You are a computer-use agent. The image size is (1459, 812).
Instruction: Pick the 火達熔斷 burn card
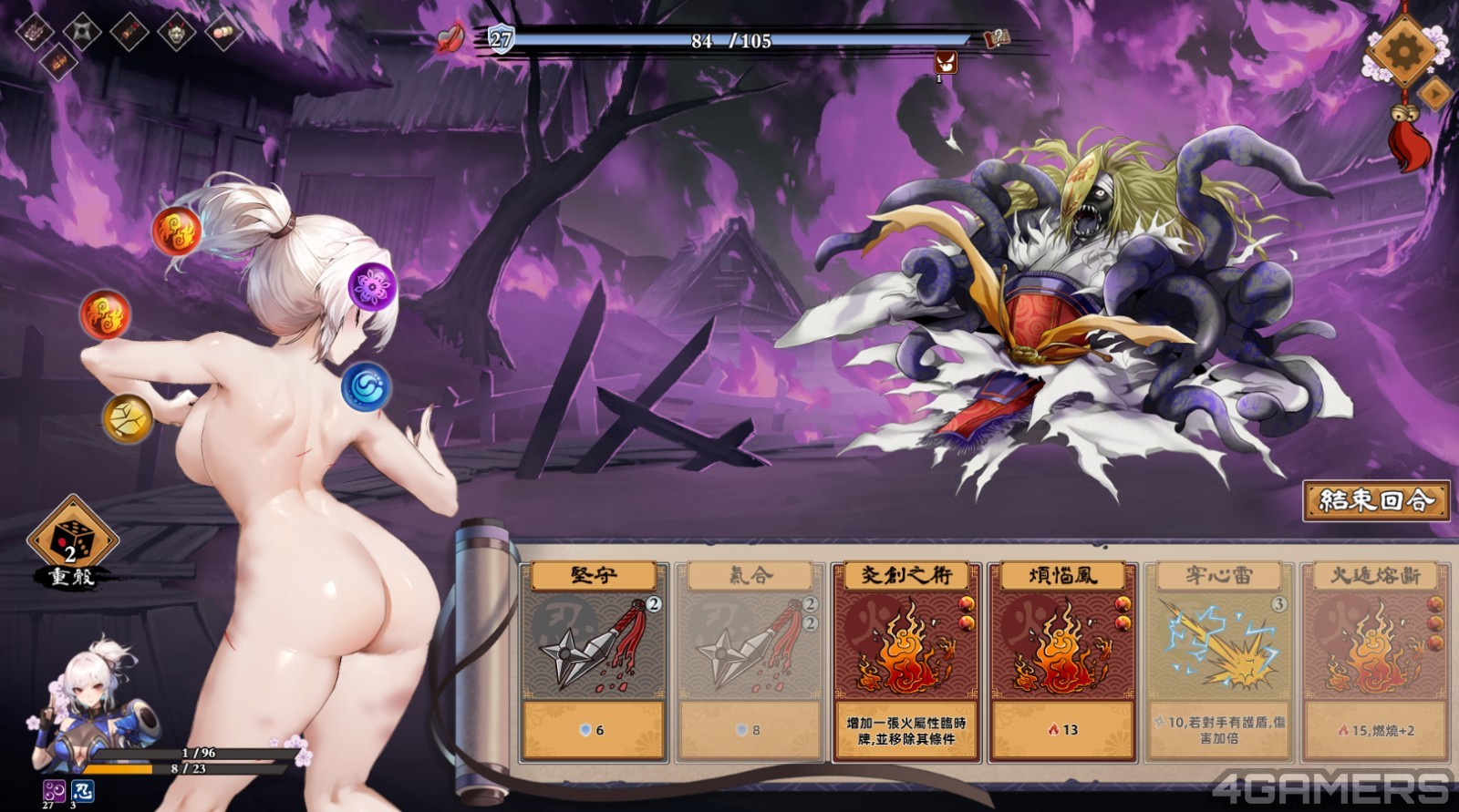click(x=1374, y=662)
